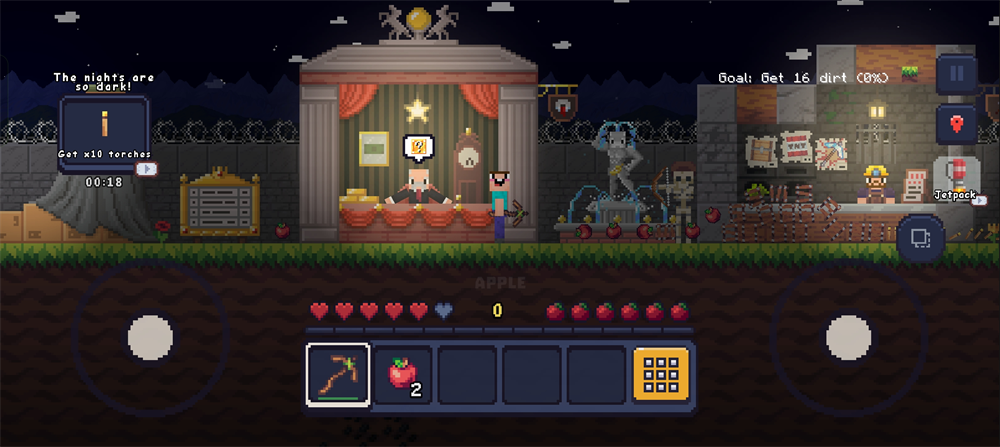Open the map with the red pin button
Viewport: 1000px width, 447px height.
(x=956, y=124)
